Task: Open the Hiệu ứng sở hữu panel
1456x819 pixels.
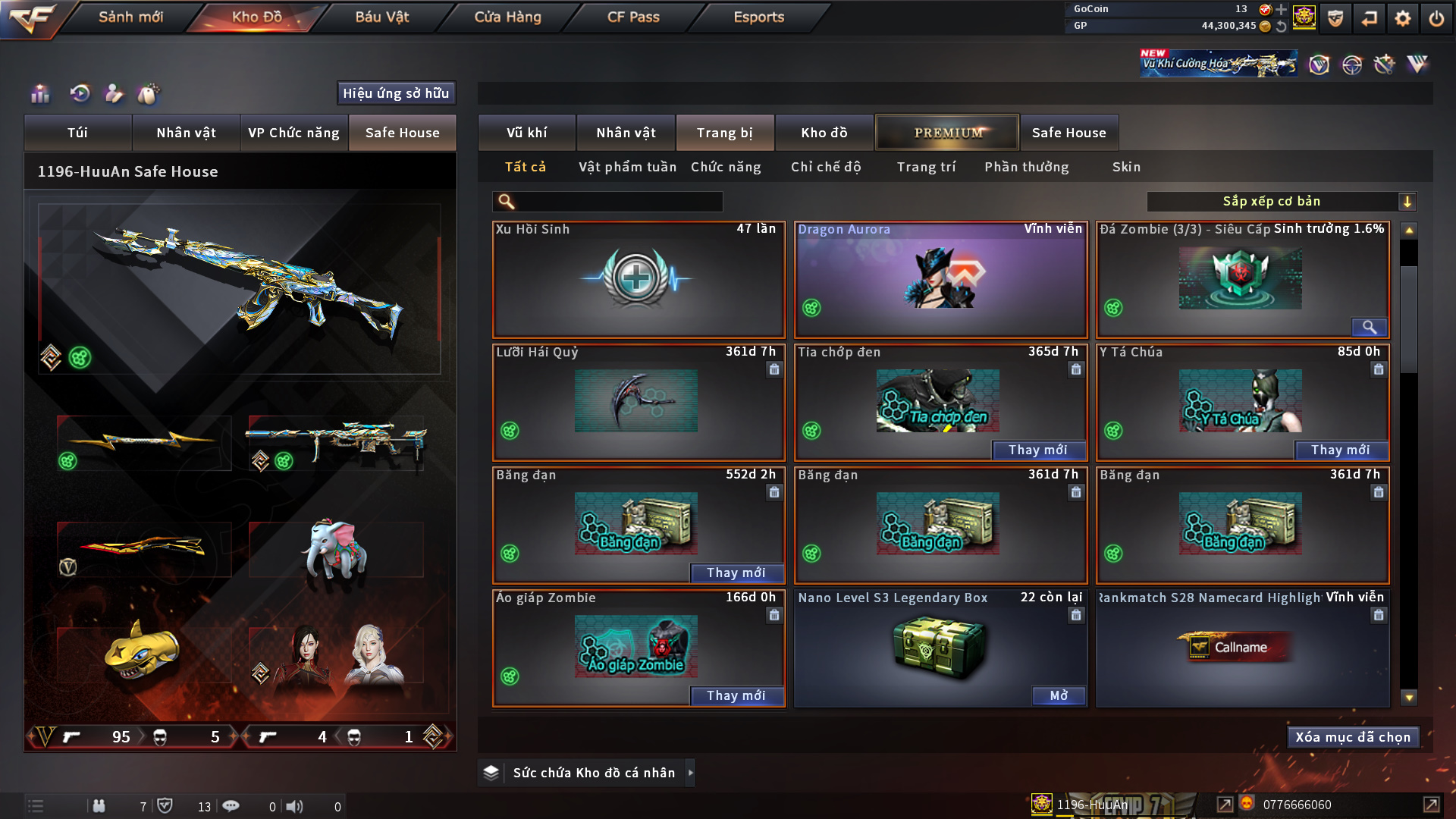Action: [396, 93]
